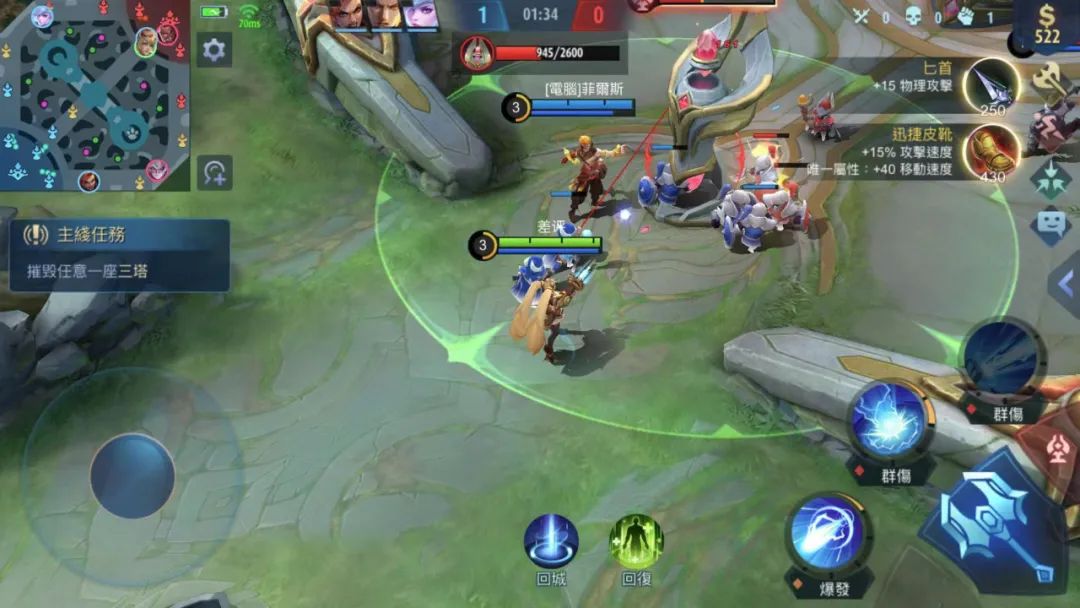Purchase the 迅捷皮靴 boots for 430

pyautogui.click(x=991, y=151)
